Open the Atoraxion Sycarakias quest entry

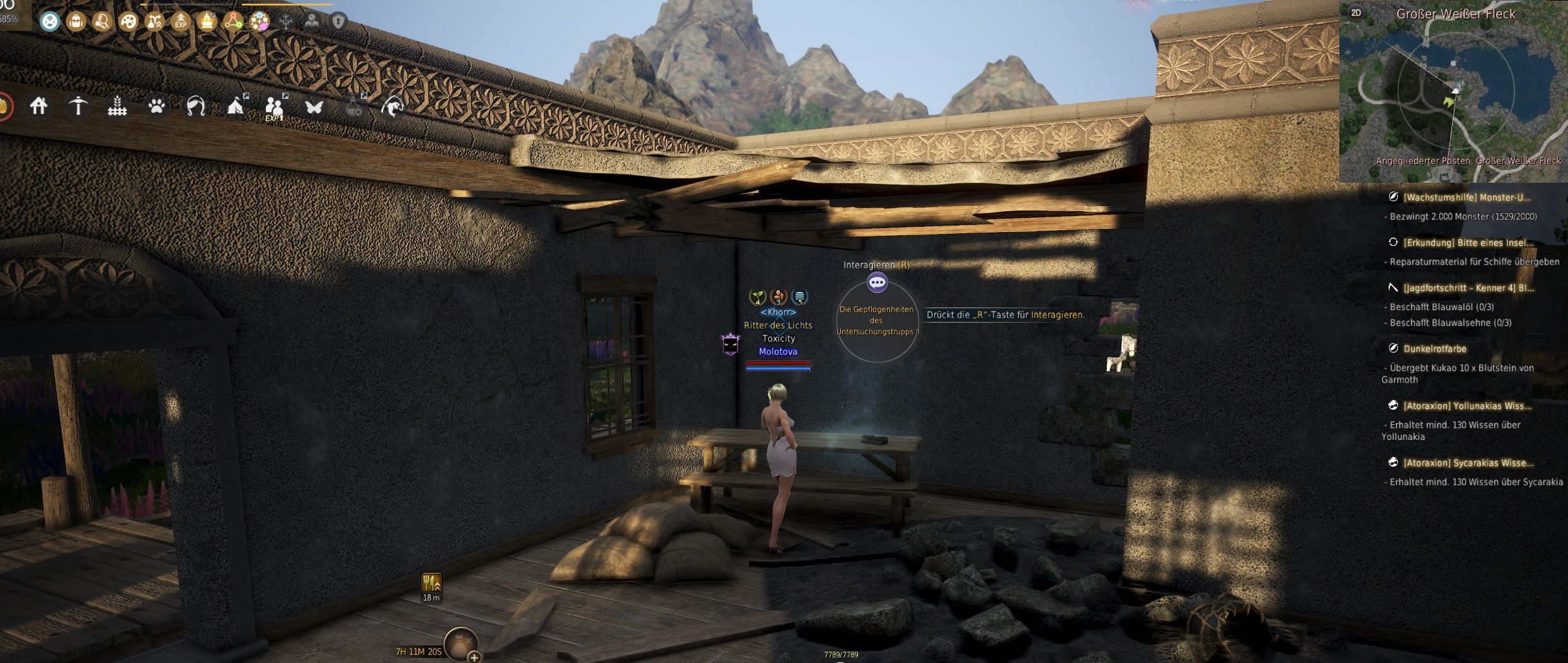point(1468,463)
